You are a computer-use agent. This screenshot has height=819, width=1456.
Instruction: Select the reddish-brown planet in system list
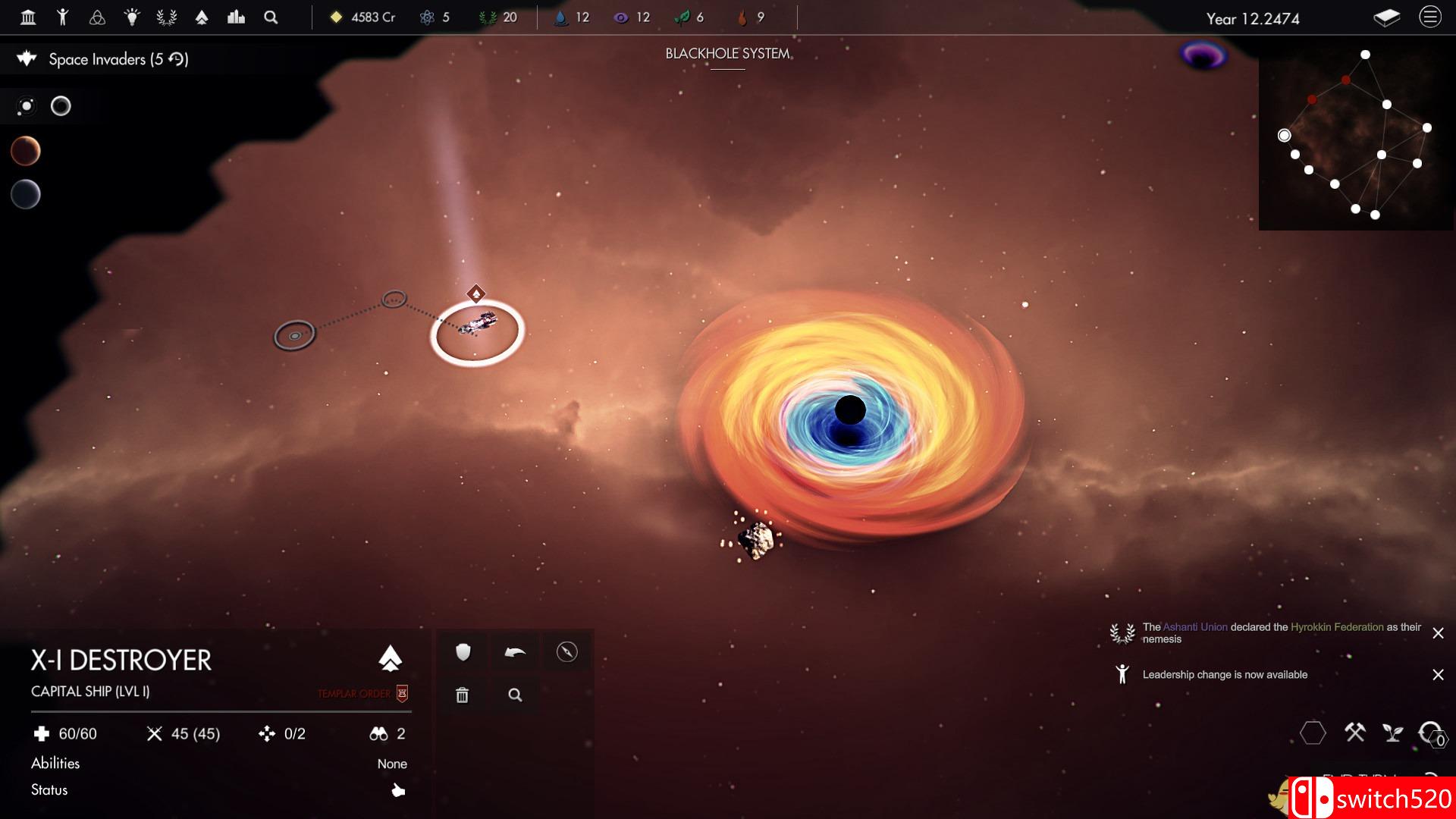tap(25, 151)
